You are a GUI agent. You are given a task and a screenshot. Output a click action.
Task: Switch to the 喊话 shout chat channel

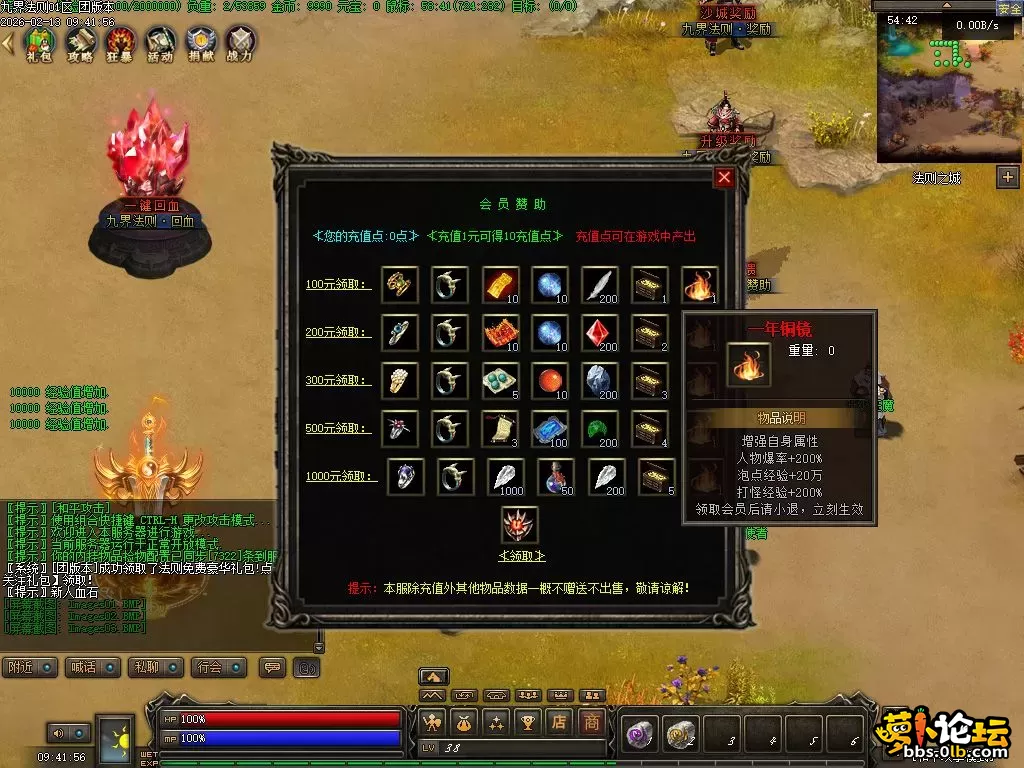click(x=90, y=667)
